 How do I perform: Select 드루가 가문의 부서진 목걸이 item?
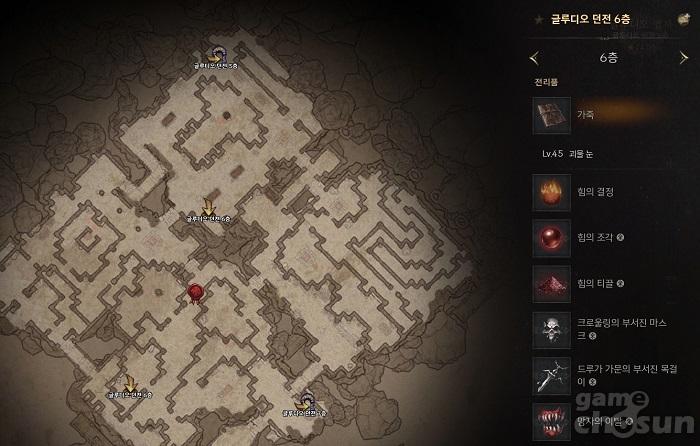point(552,375)
